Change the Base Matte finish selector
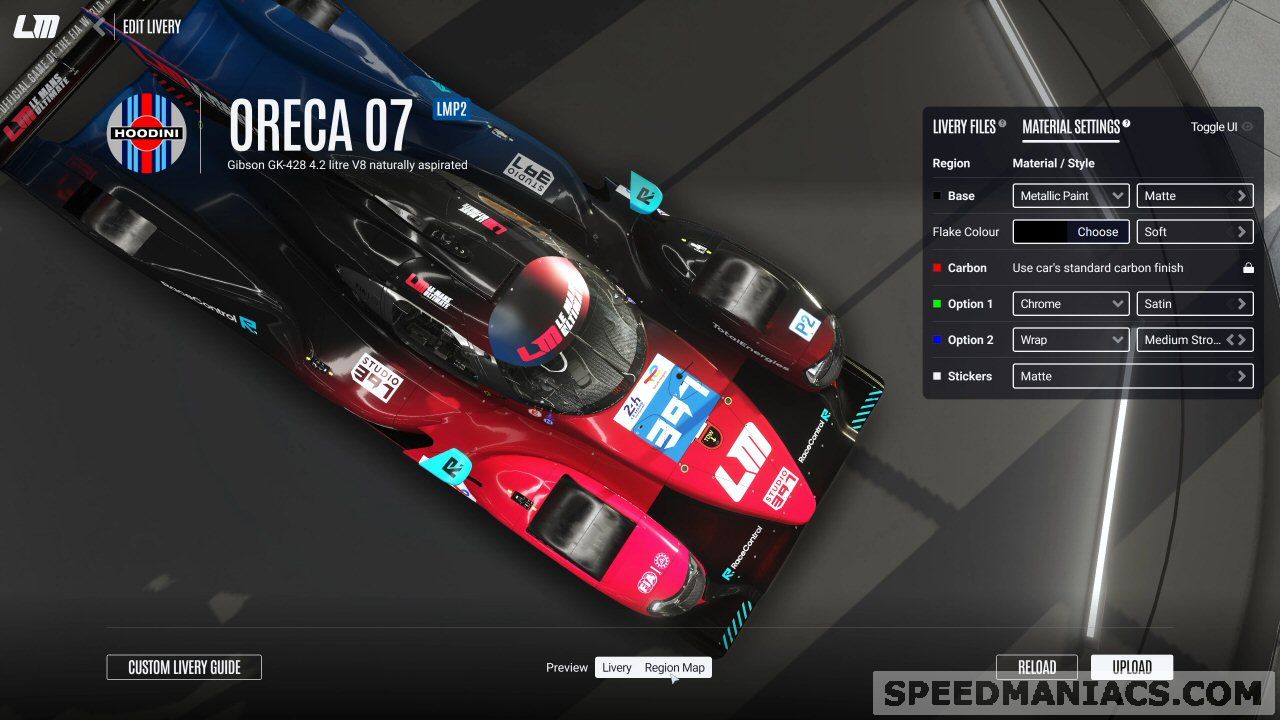This screenshot has height=720, width=1280. (1194, 196)
